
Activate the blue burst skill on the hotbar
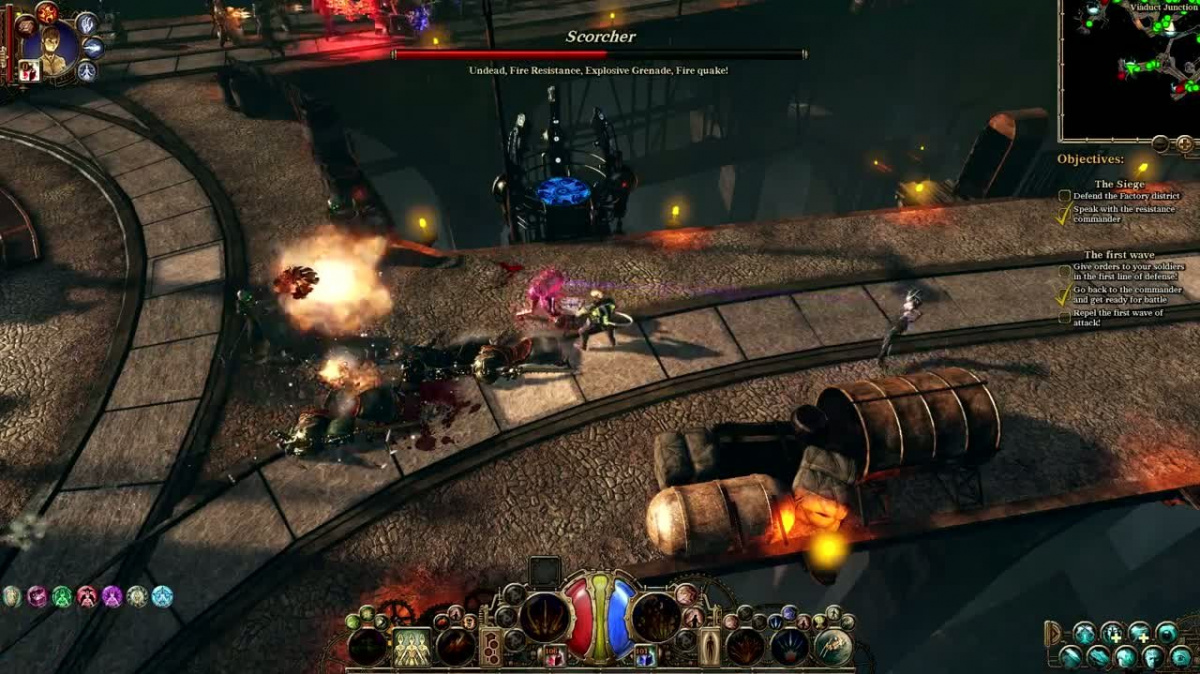790,647
